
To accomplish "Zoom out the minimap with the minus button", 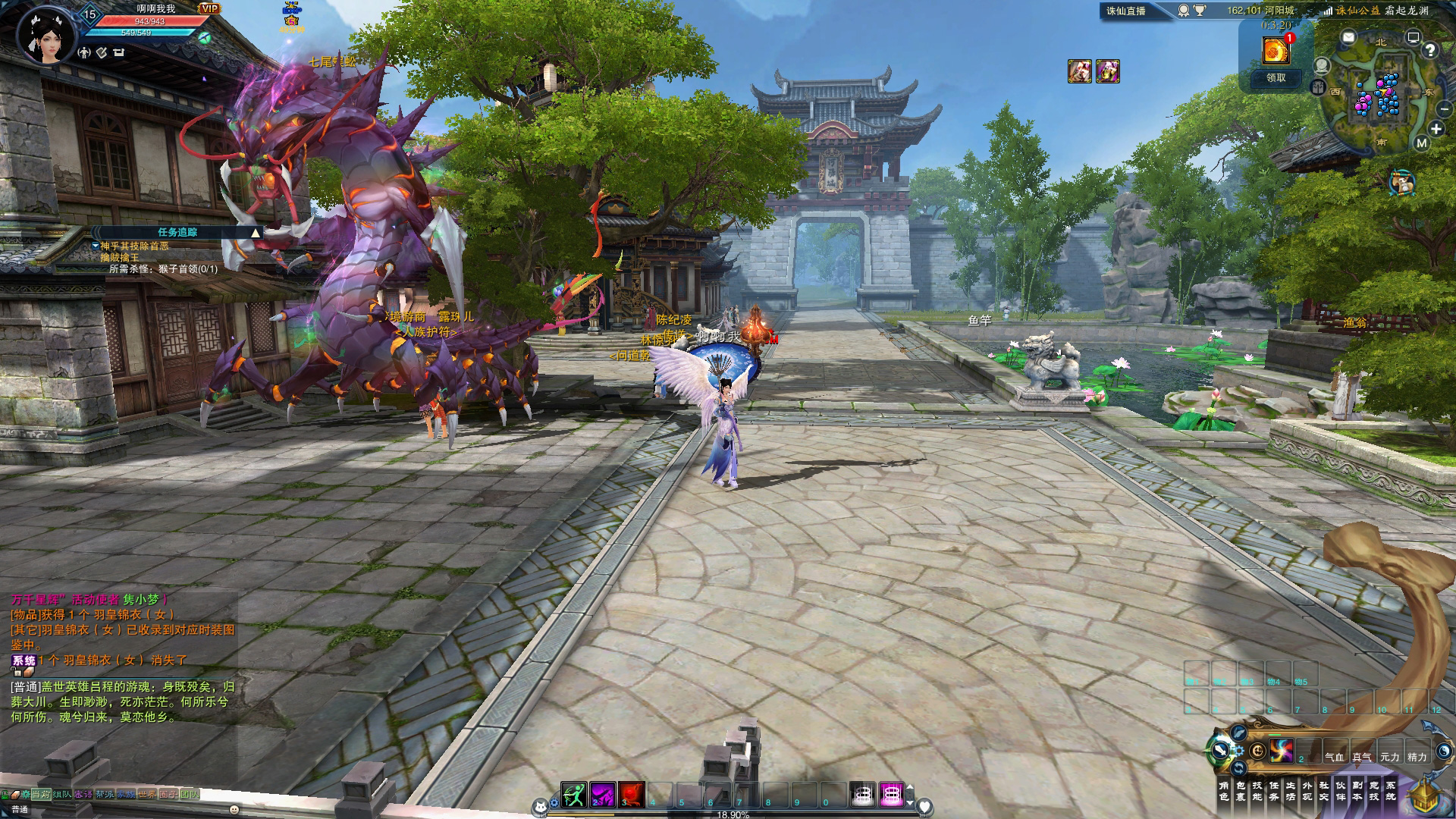I will coord(1445,109).
